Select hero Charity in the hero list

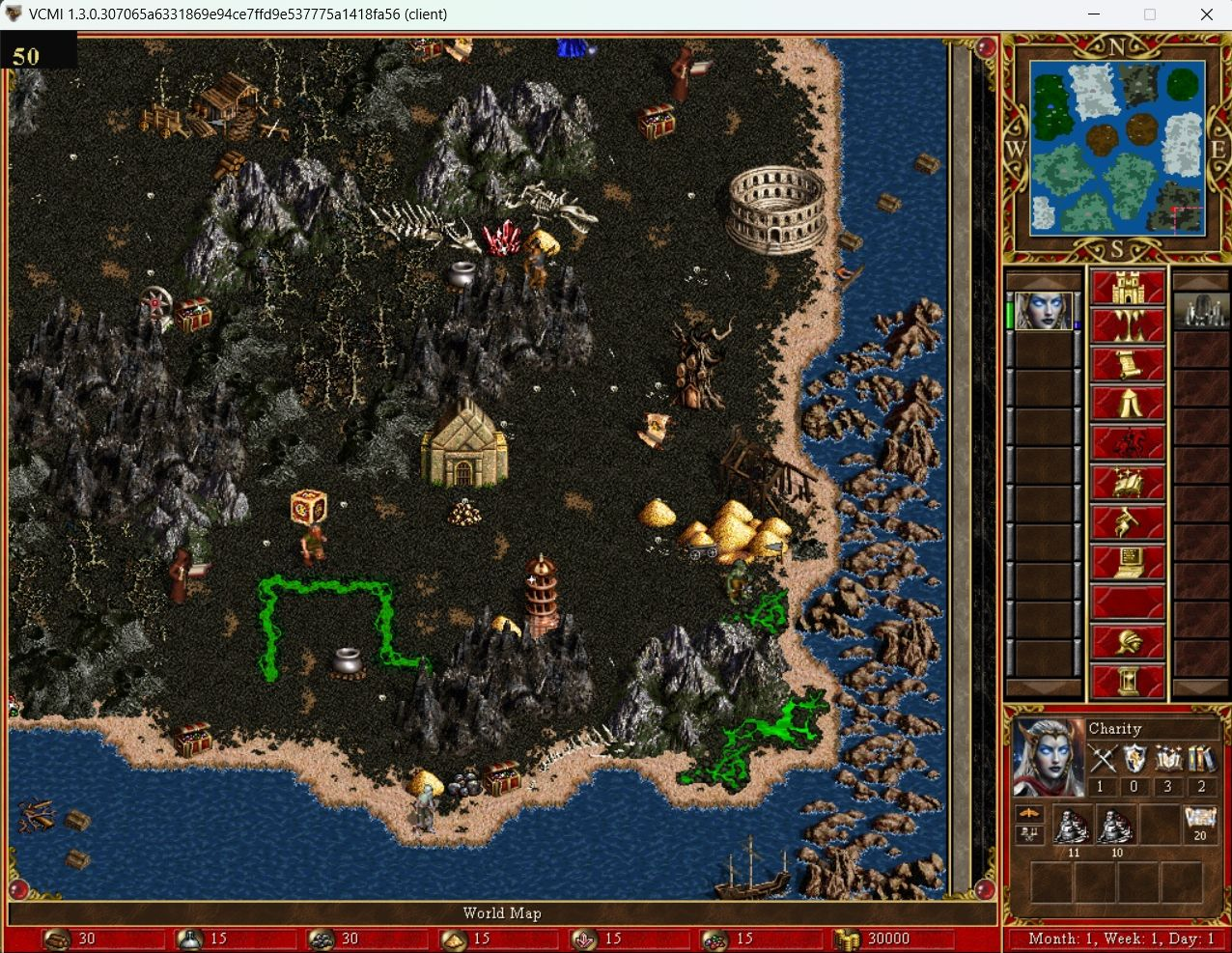[1044, 311]
